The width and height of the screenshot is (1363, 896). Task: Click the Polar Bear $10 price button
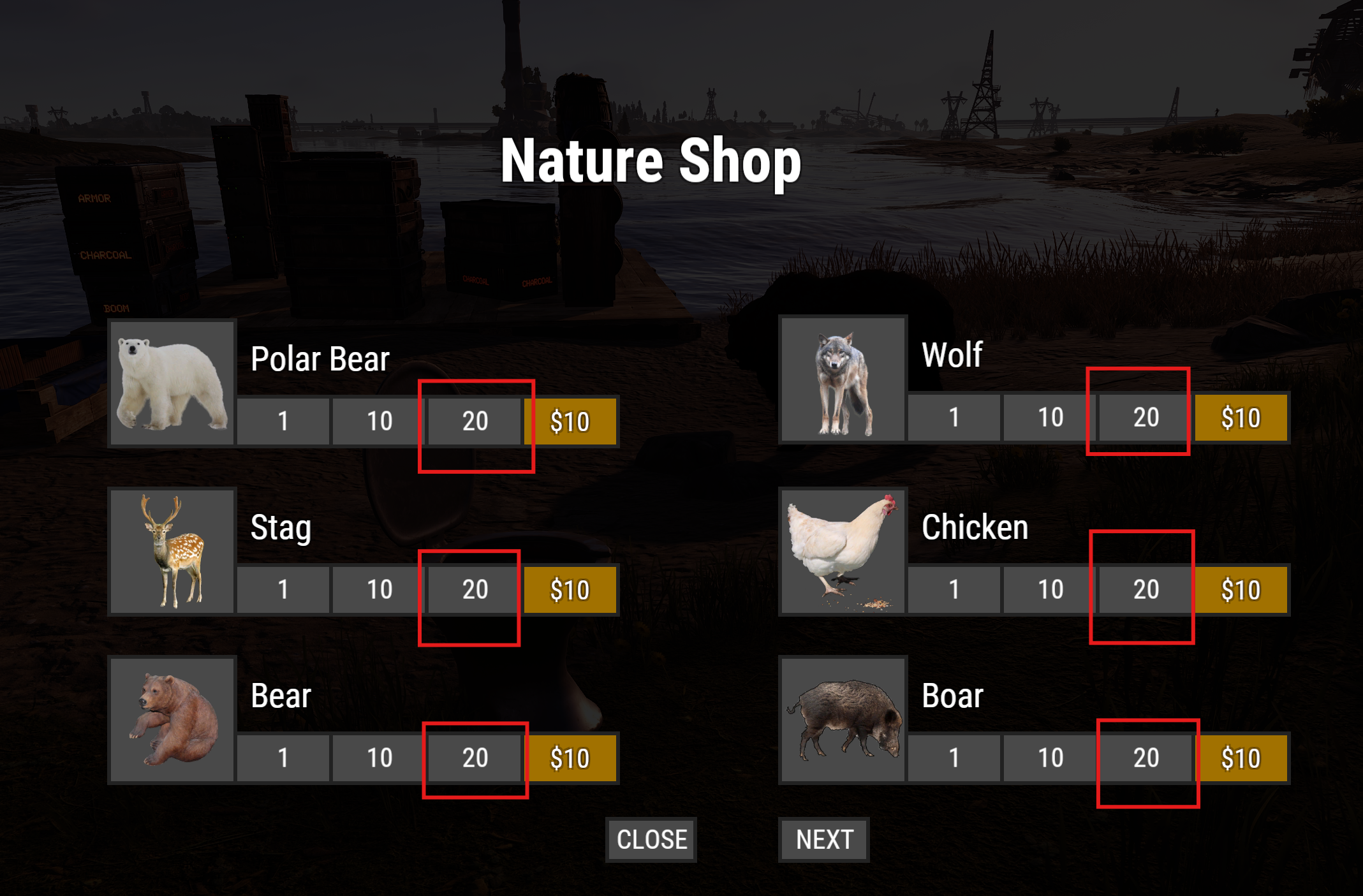click(x=570, y=421)
